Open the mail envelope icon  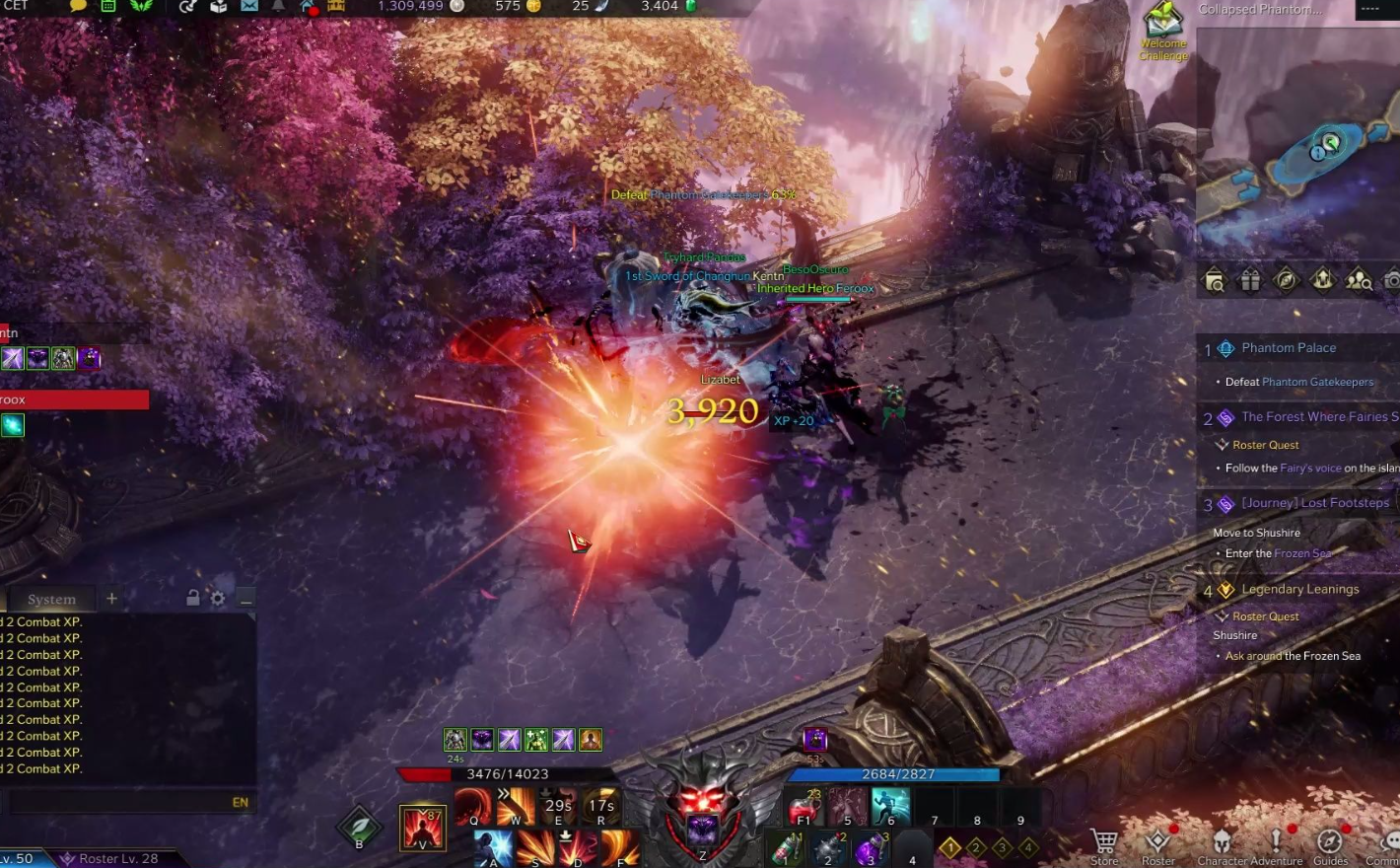(249, 7)
